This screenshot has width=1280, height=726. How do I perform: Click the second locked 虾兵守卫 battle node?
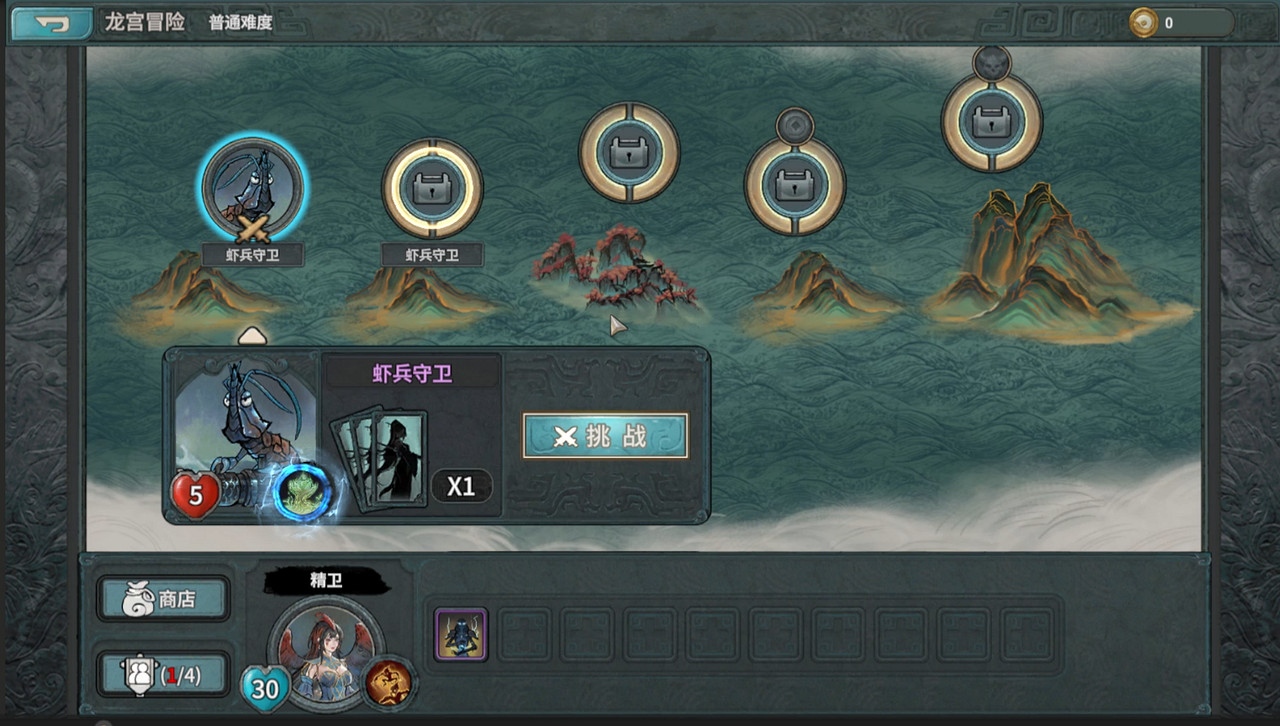(432, 189)
